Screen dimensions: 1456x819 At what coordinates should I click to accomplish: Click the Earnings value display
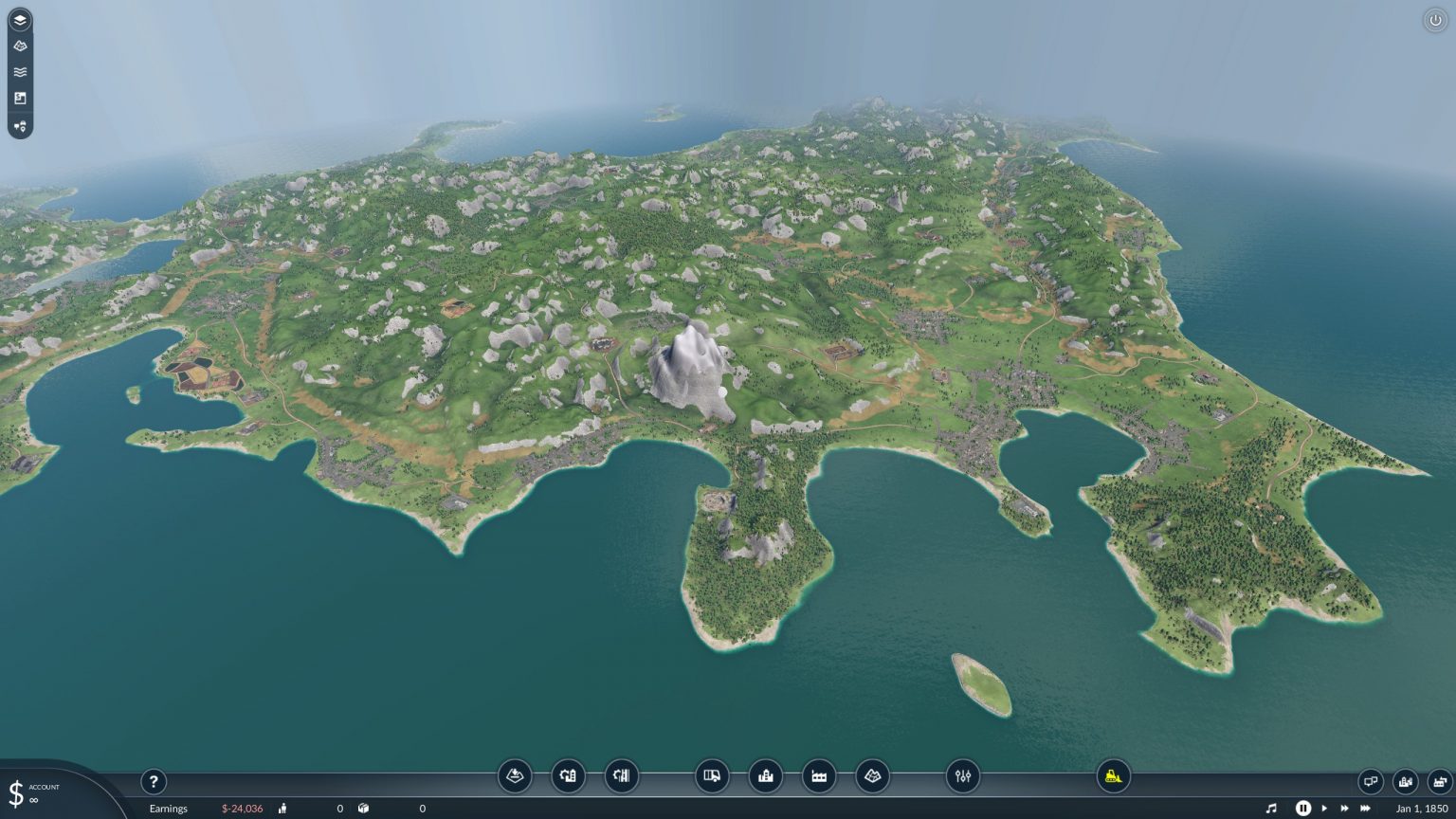pos(242,809)
